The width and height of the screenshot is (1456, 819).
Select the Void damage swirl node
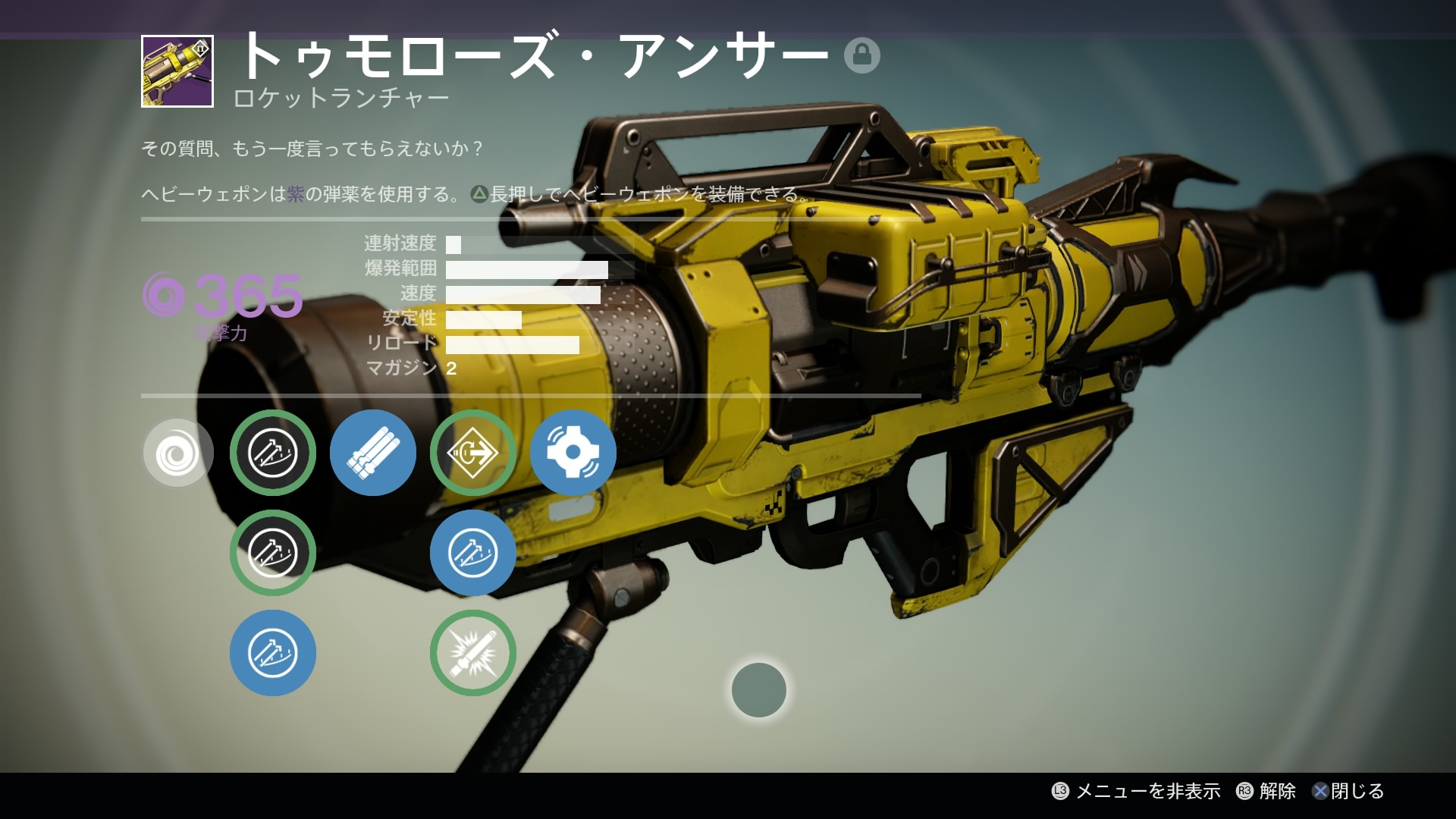click(x=177, y=453)
